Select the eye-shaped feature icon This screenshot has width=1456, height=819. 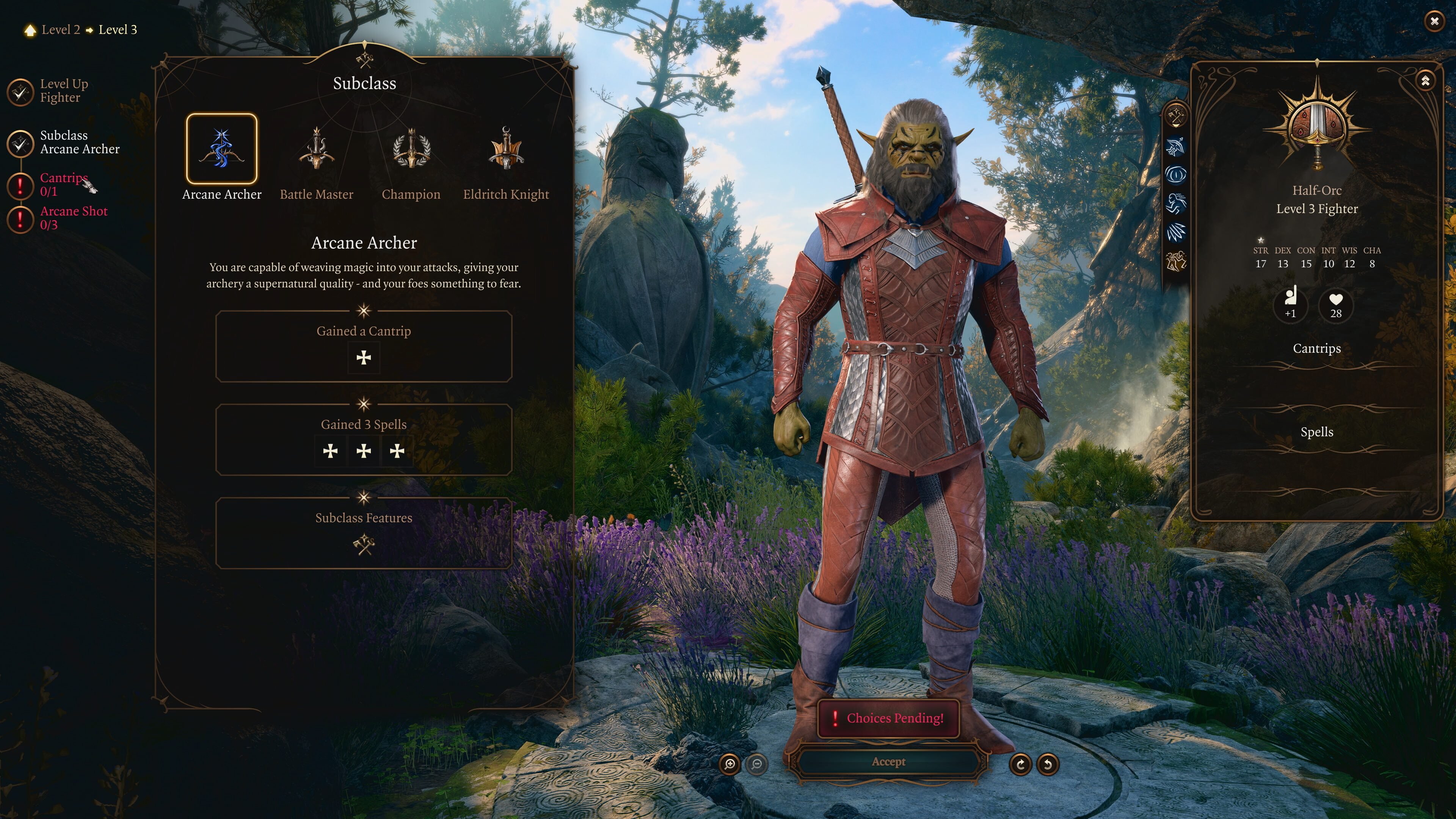(1176, 175)
